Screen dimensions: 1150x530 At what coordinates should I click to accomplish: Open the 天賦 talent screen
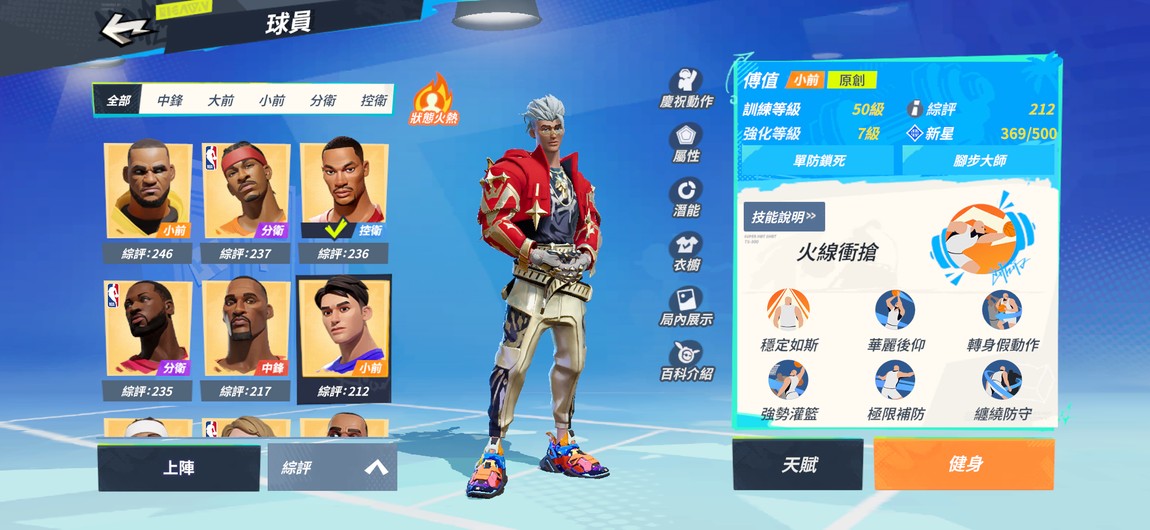click(x=798, y=465)
